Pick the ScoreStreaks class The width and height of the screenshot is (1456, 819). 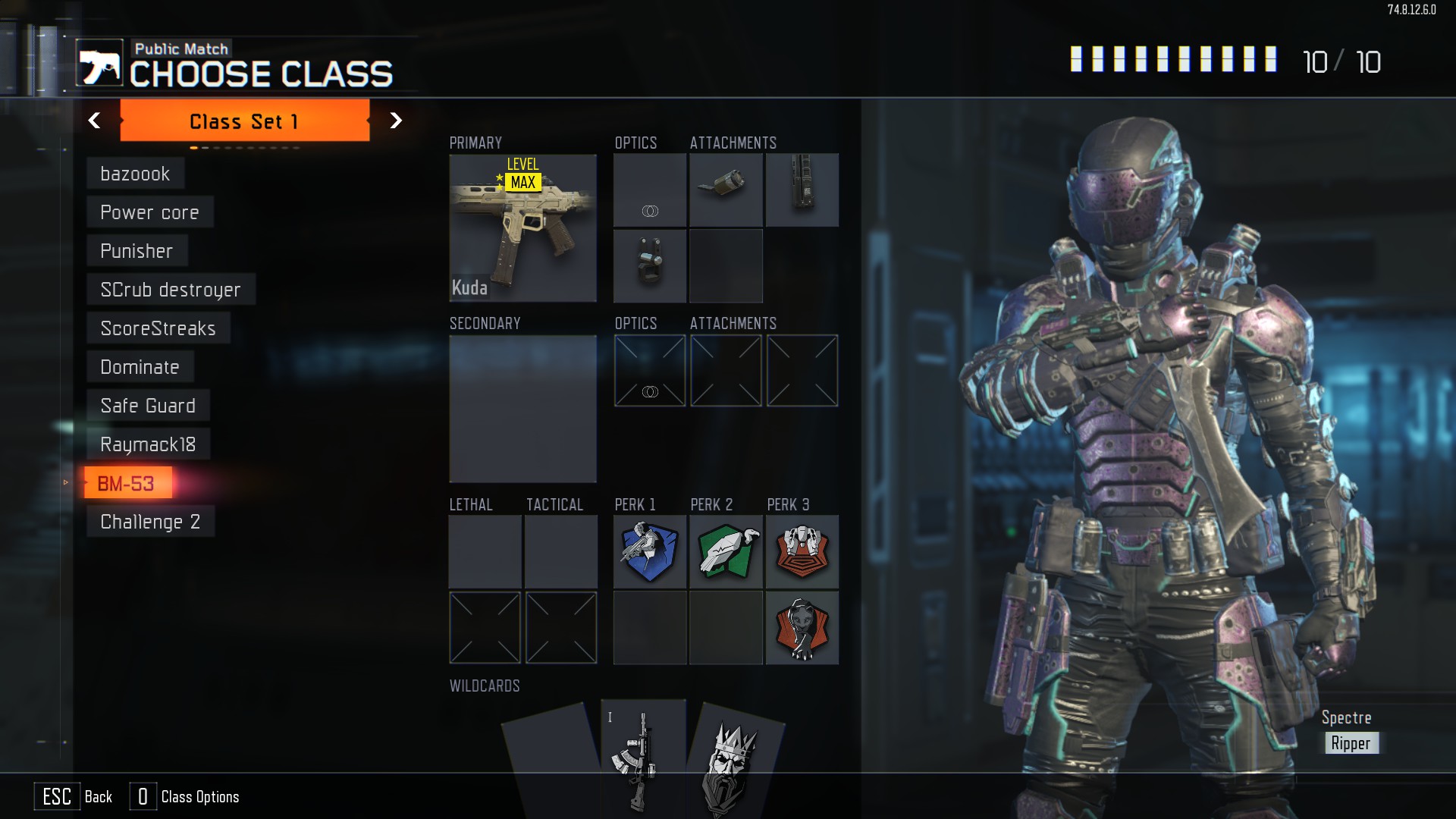point(158,328)
